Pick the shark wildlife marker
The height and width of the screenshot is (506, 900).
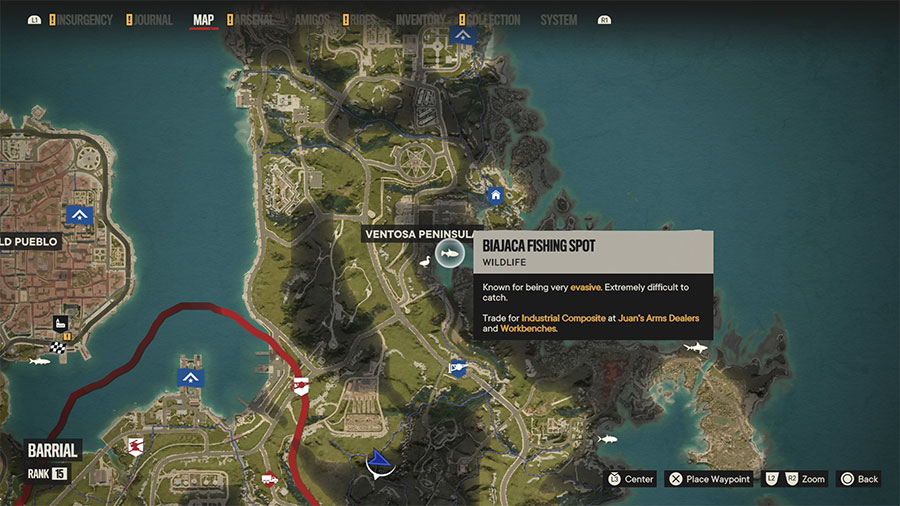click(695, 347)
